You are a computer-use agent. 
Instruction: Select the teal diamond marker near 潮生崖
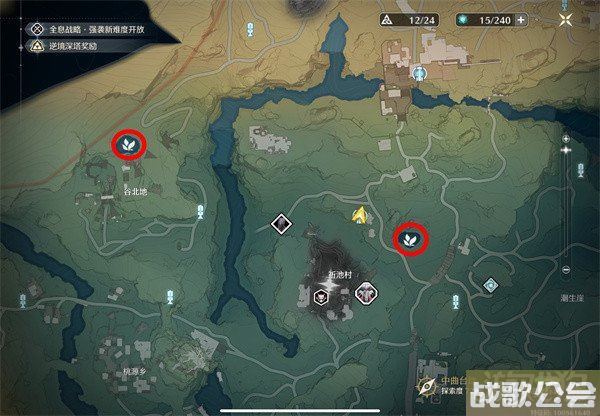[490, 285]
